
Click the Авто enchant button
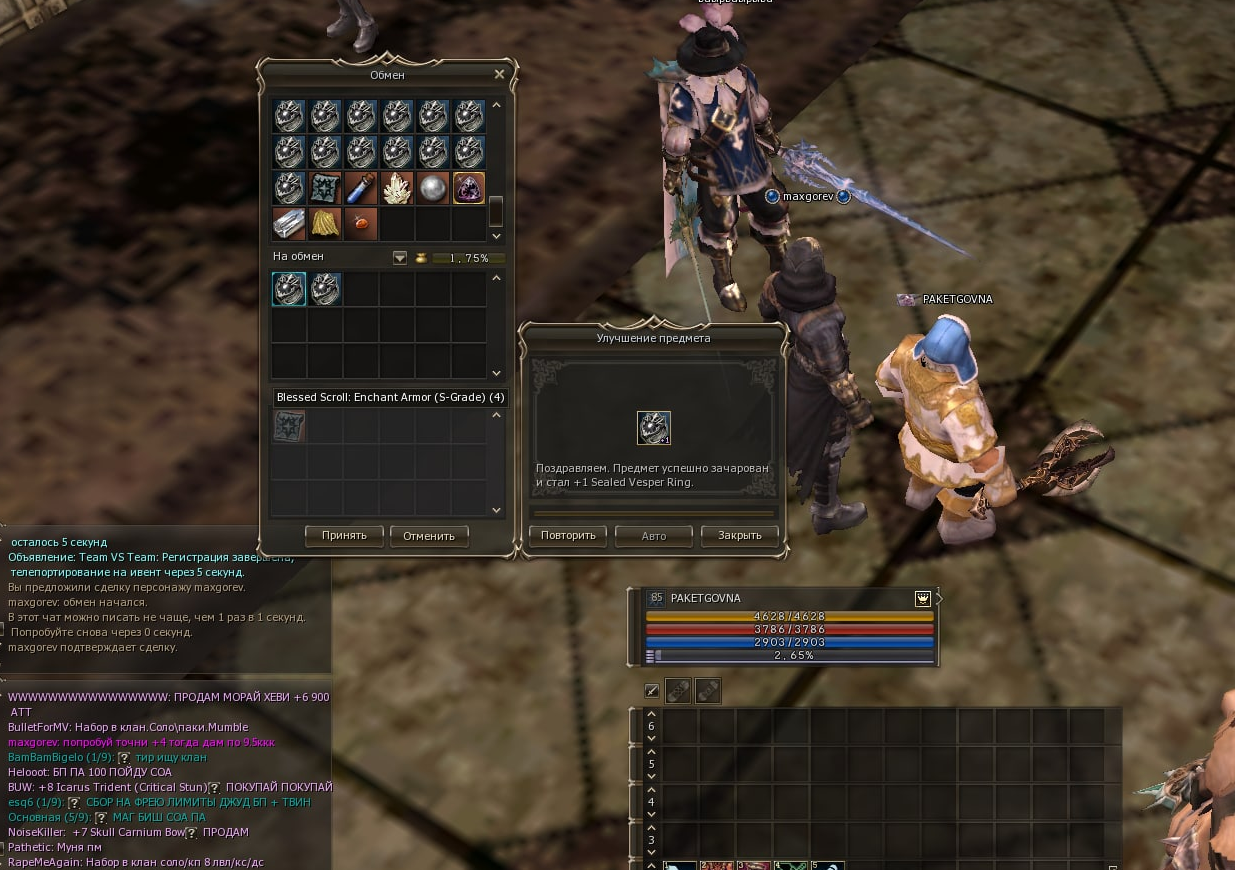click(x=653, y=535)
